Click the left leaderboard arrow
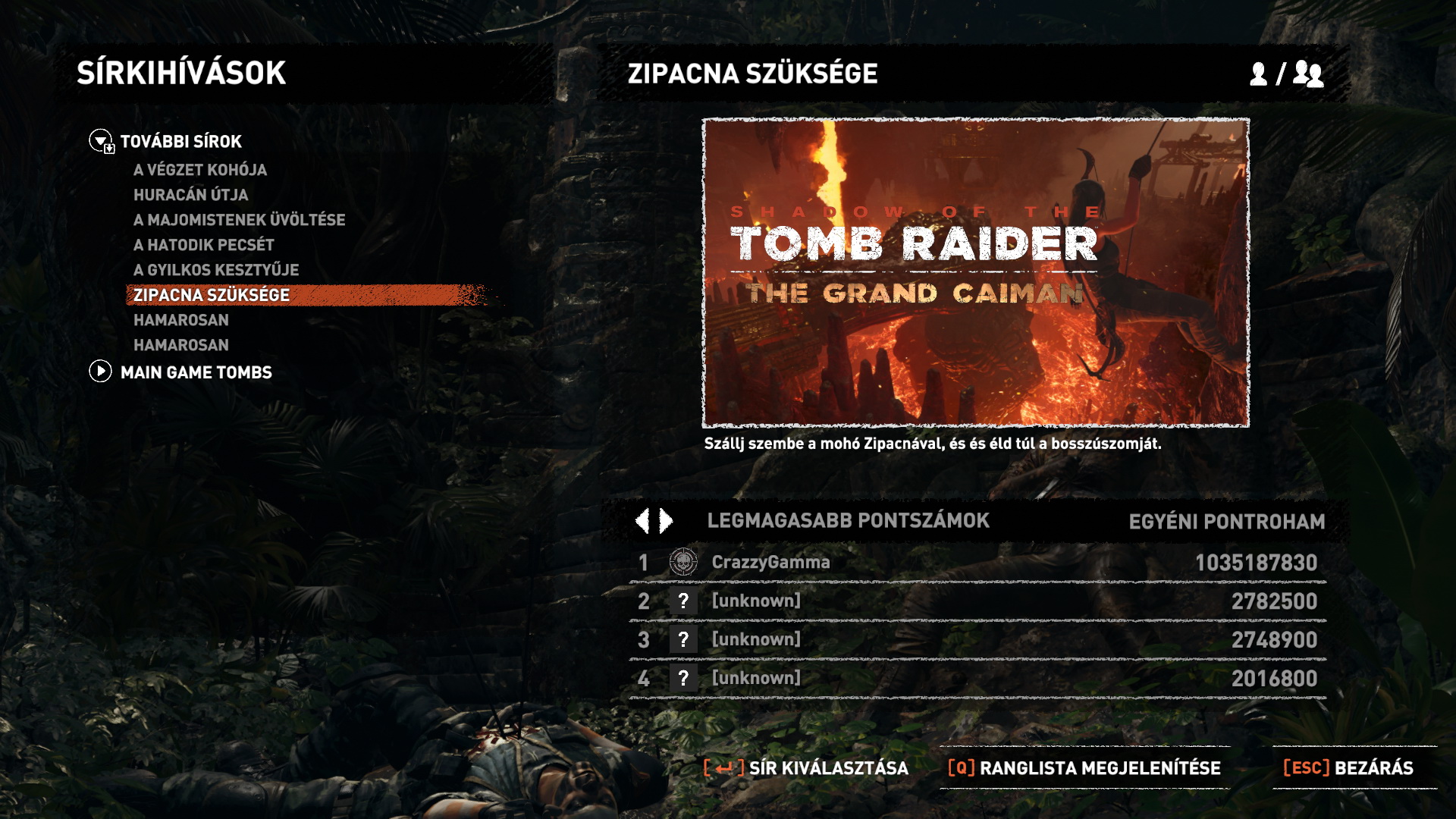The image size is (1456, 819). coord(642,521)
